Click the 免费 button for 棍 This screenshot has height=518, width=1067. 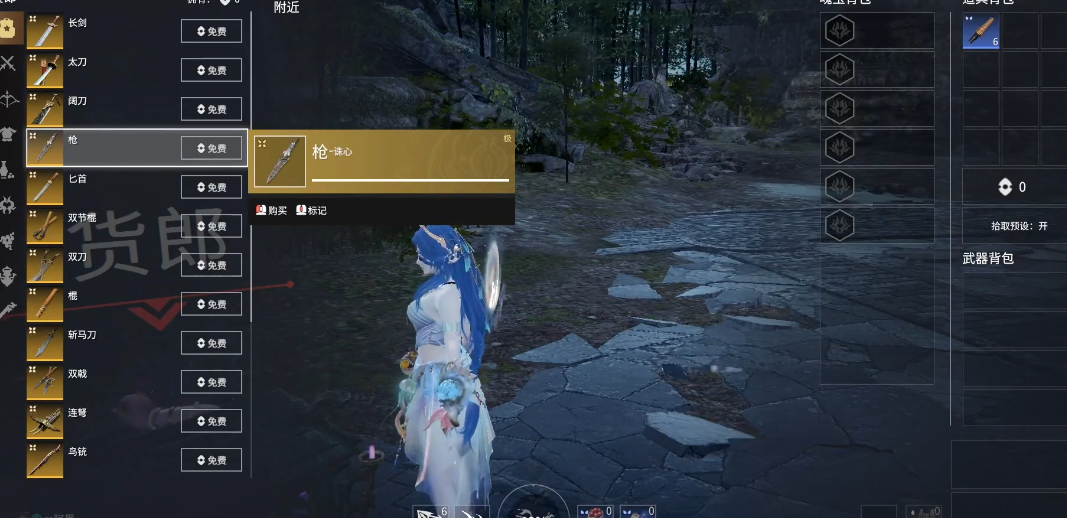(211, 304)
